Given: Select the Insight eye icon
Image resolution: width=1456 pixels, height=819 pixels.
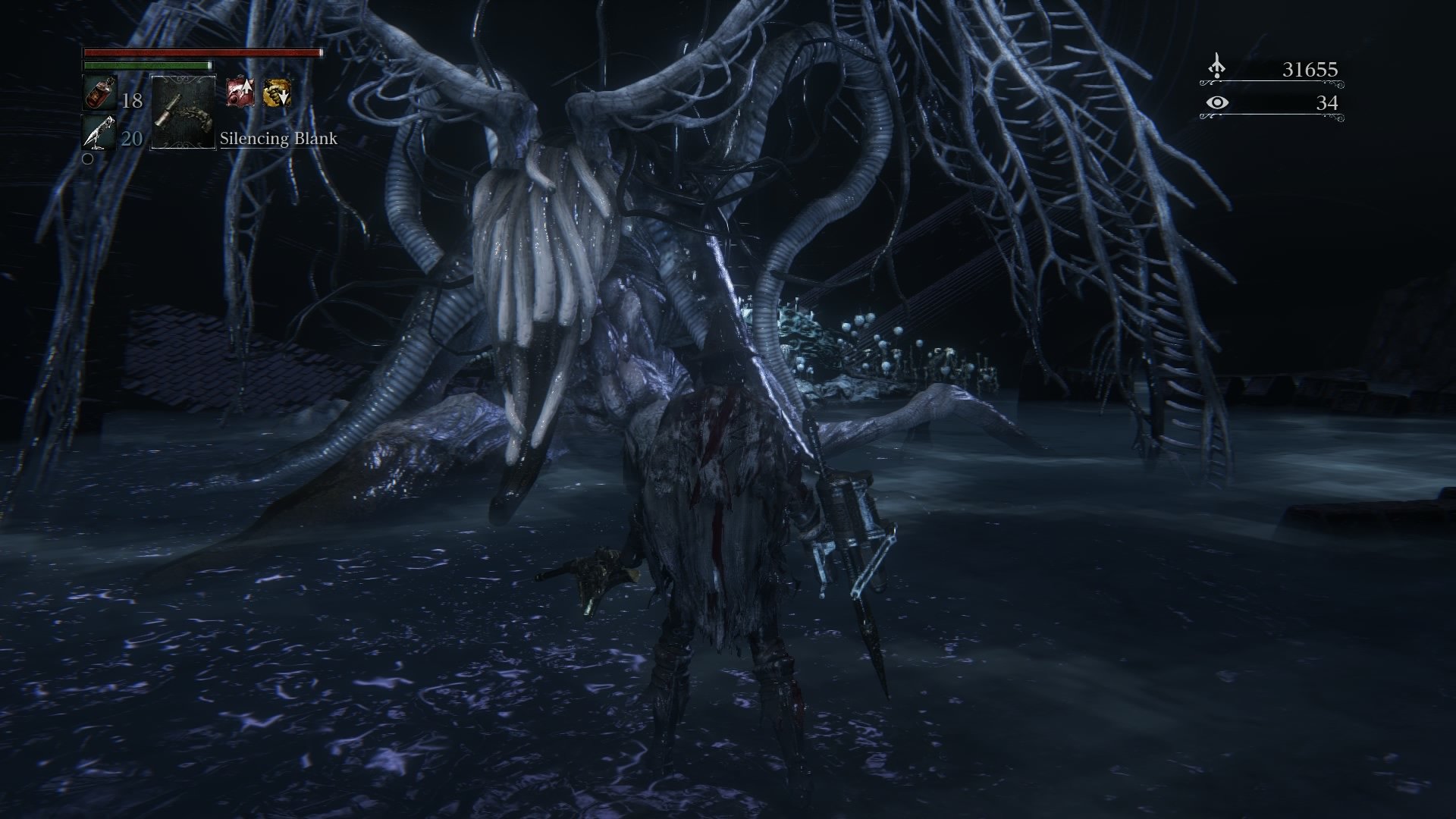Looking at the screenshot, I should (x=1216, y=102).
